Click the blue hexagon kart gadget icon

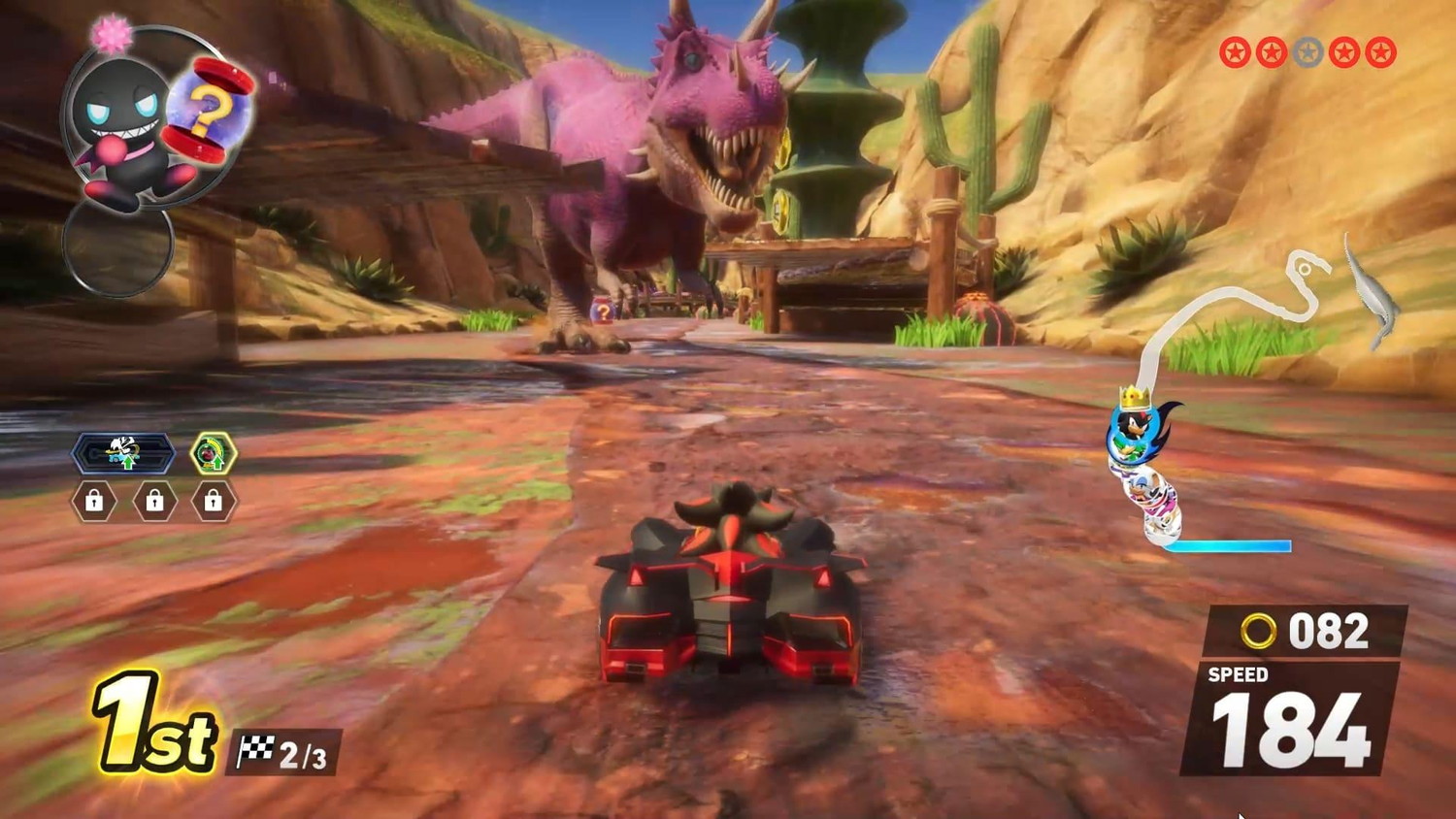(123, 453)
